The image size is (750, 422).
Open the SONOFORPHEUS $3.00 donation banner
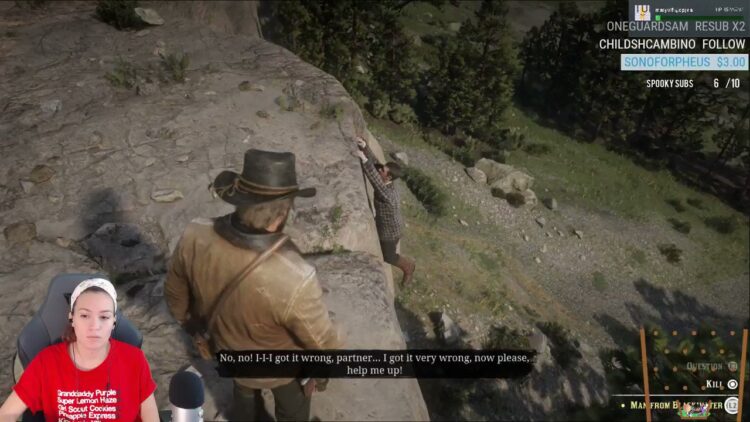pyautogui.click(x=684, y=62)
